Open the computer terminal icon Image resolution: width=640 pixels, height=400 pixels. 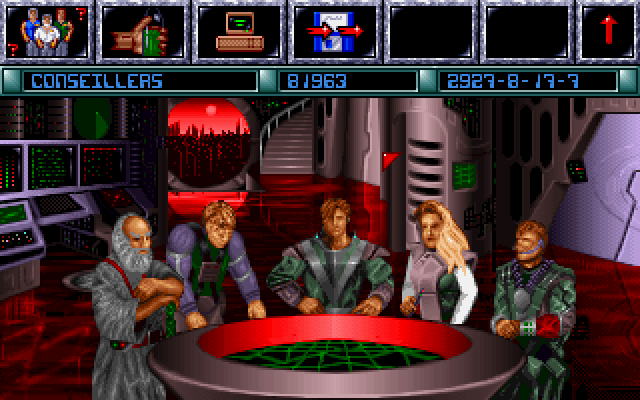(x=236, y=31)
